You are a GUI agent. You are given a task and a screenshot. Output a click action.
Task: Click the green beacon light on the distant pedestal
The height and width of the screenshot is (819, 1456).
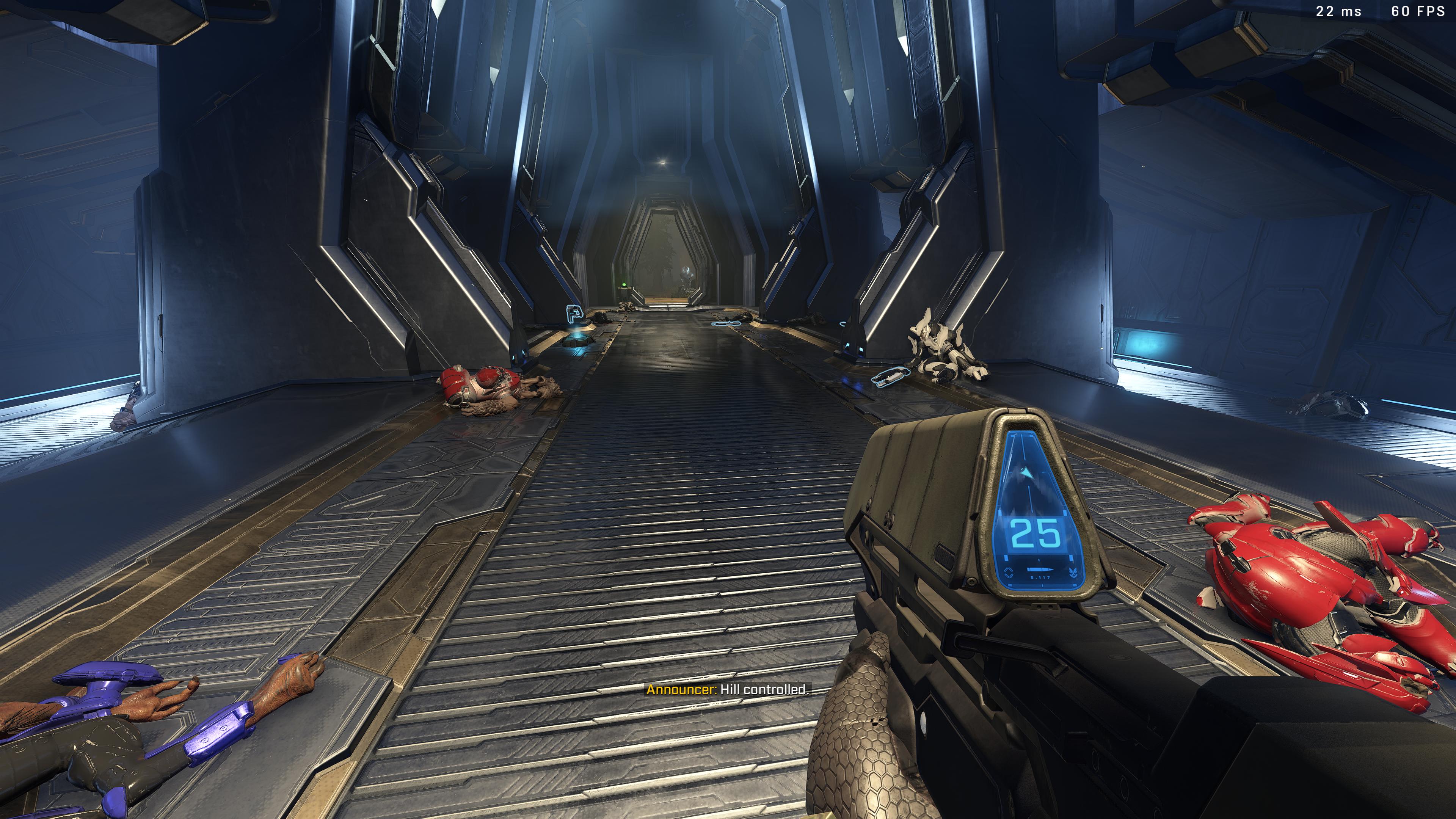(624, 284)
